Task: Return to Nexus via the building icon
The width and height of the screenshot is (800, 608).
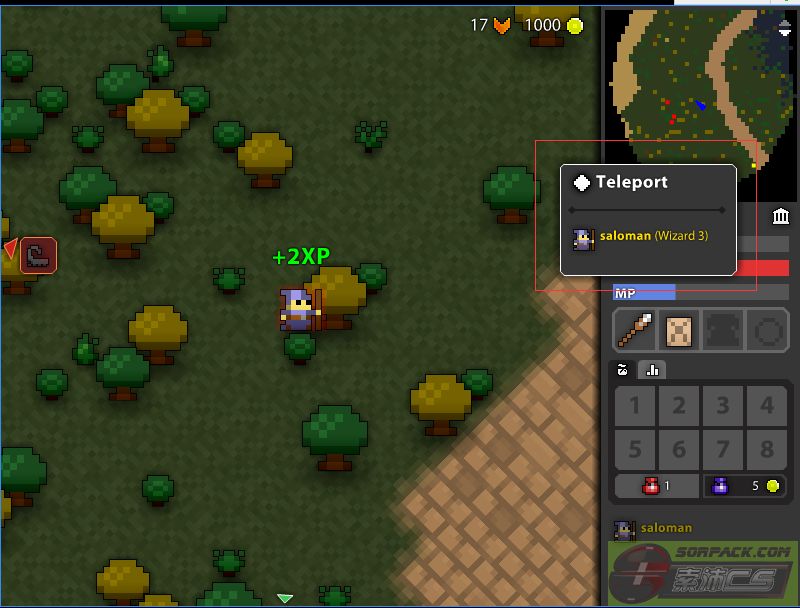Action: [x=781, y=217]
